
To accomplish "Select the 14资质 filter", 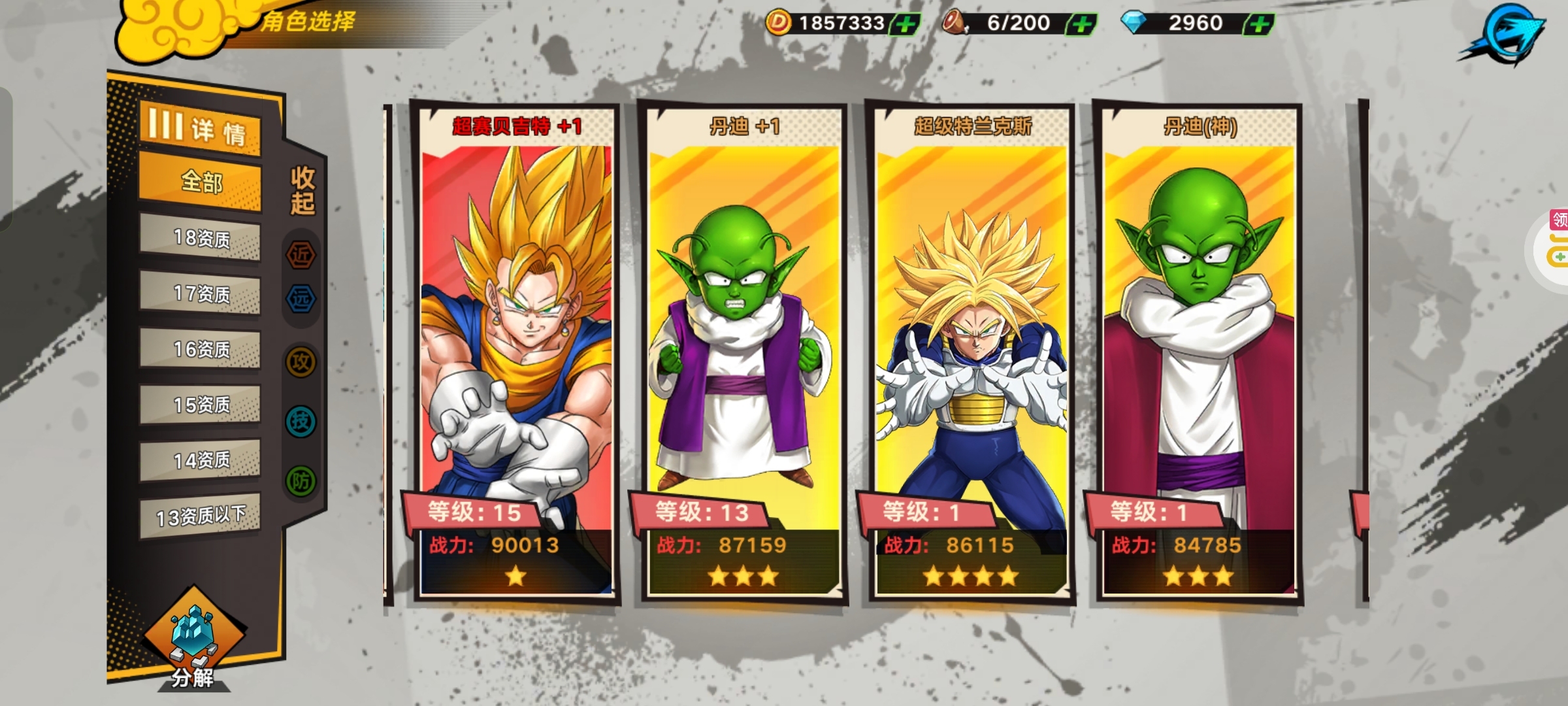I will (200, 460).
